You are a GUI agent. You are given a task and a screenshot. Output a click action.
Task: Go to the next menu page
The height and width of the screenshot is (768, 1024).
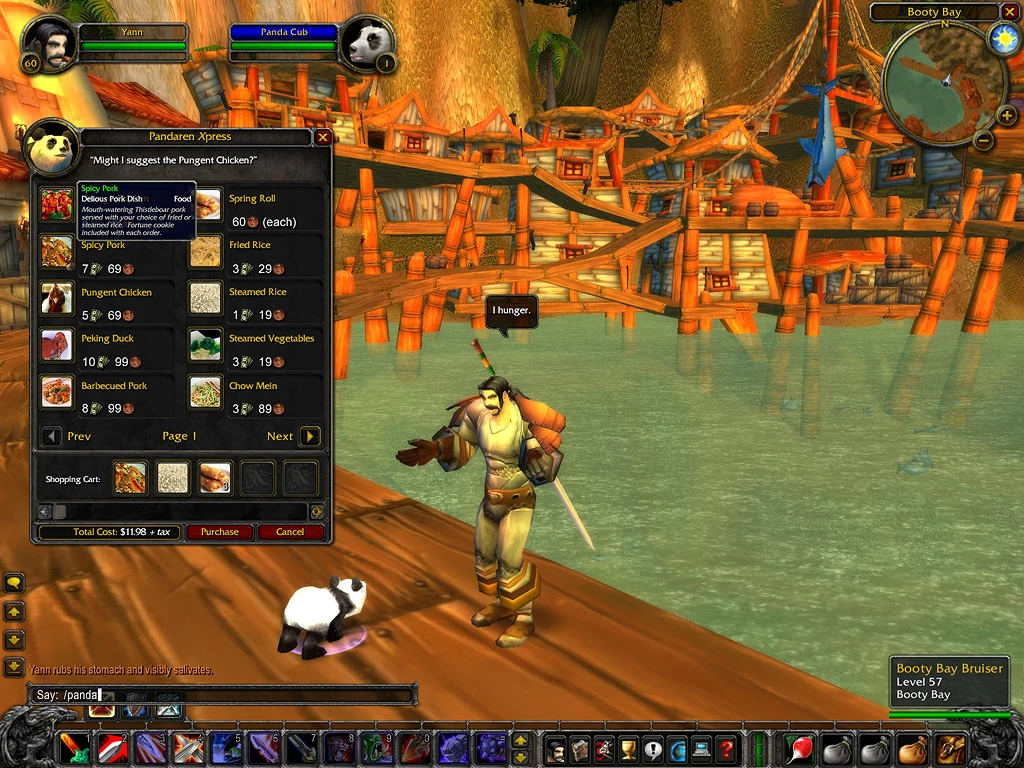click(310, 436)
